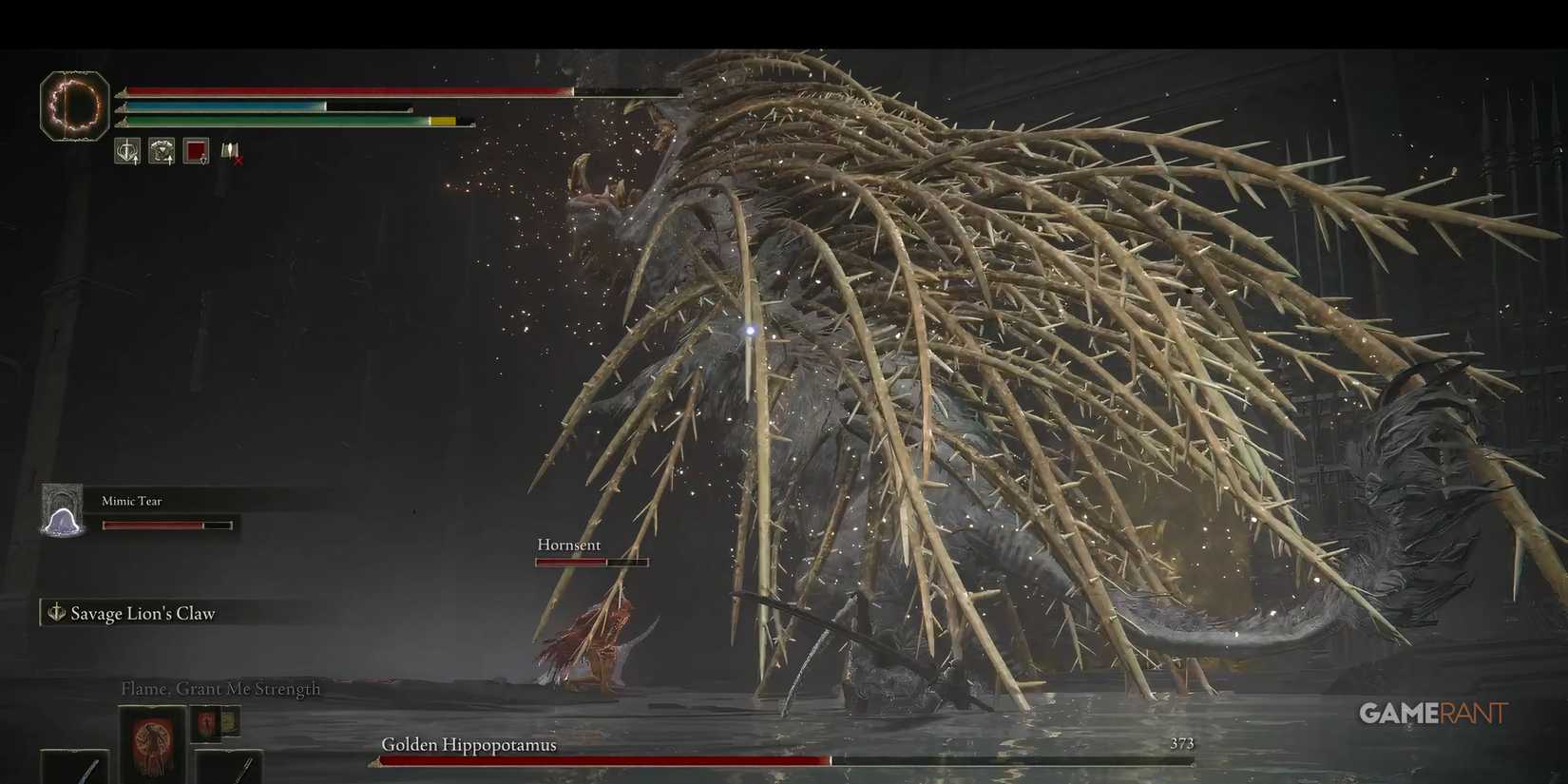The height and width of the screenshot is (784, 1568).
Task: Click the red HP bar
Action: (x=342, y=92)
